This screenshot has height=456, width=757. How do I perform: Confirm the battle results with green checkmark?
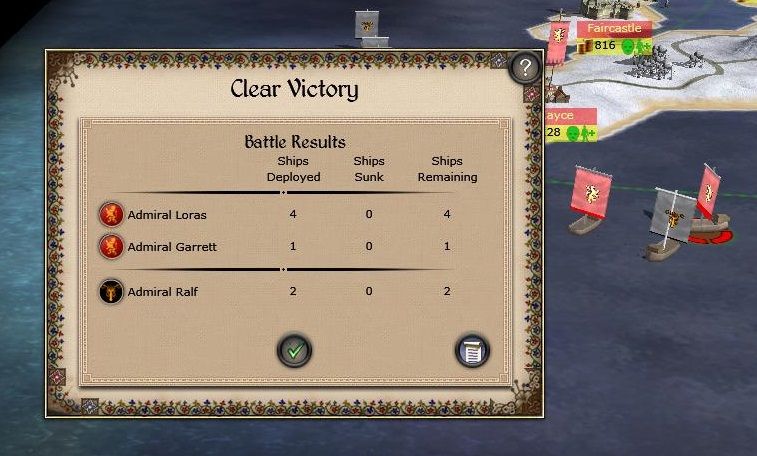click(294, 350)
